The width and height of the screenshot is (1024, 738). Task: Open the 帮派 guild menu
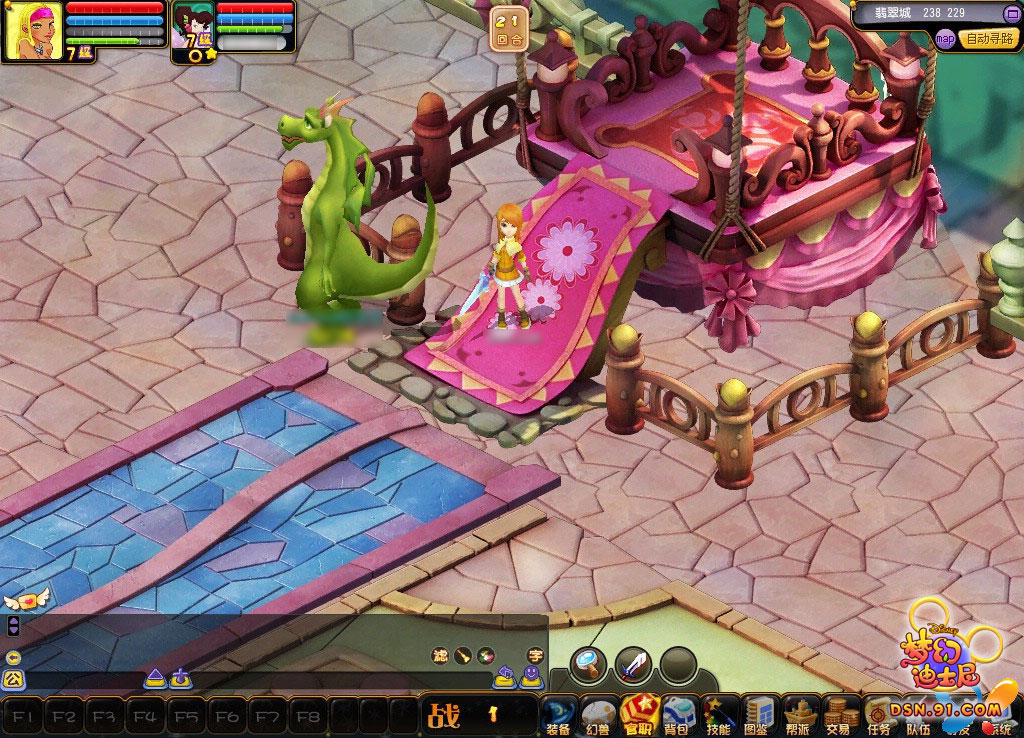[x=800, y=716]
